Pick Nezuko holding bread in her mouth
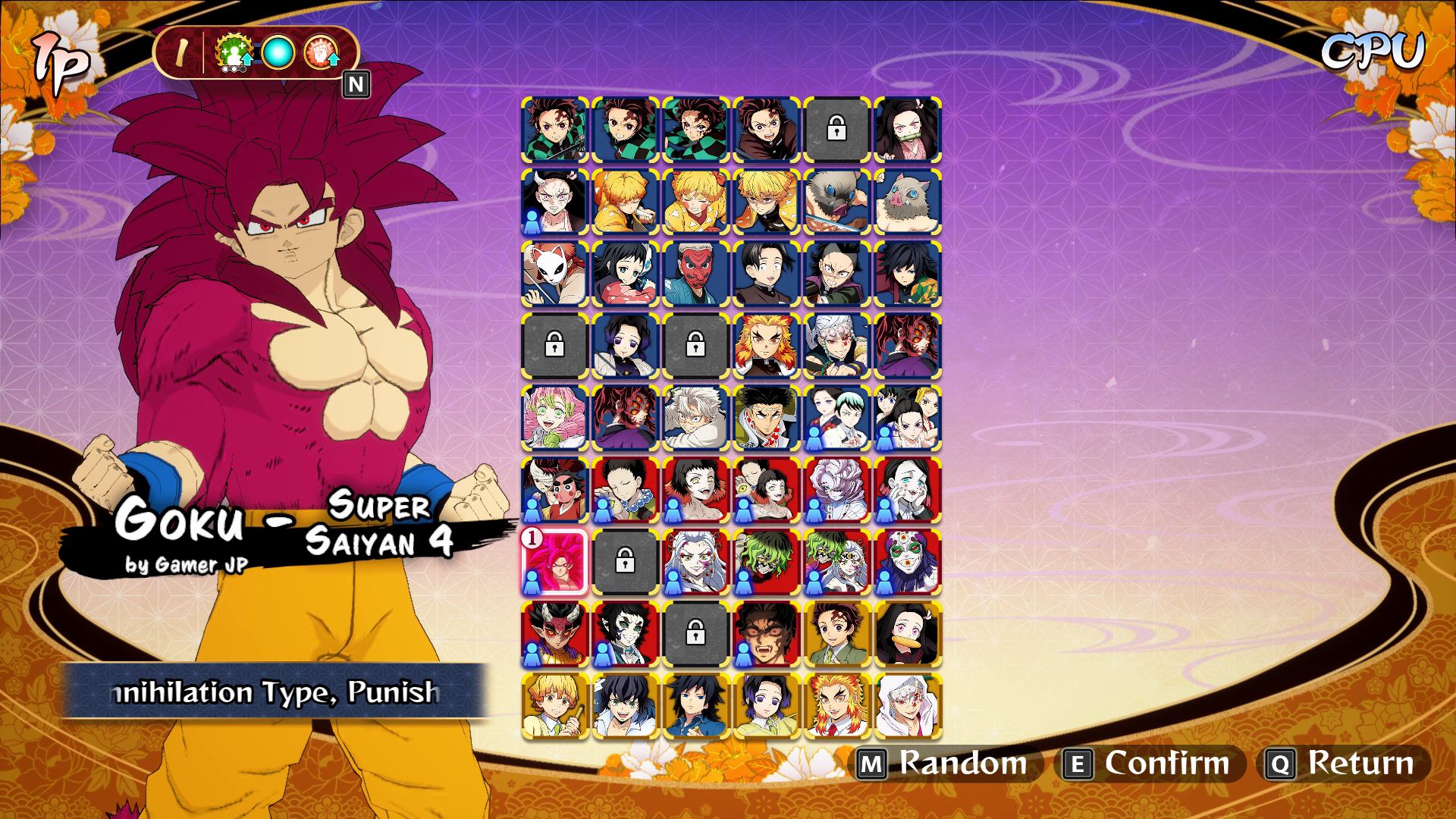Viewport: 1456px width, 819px height. pos(907,634)
